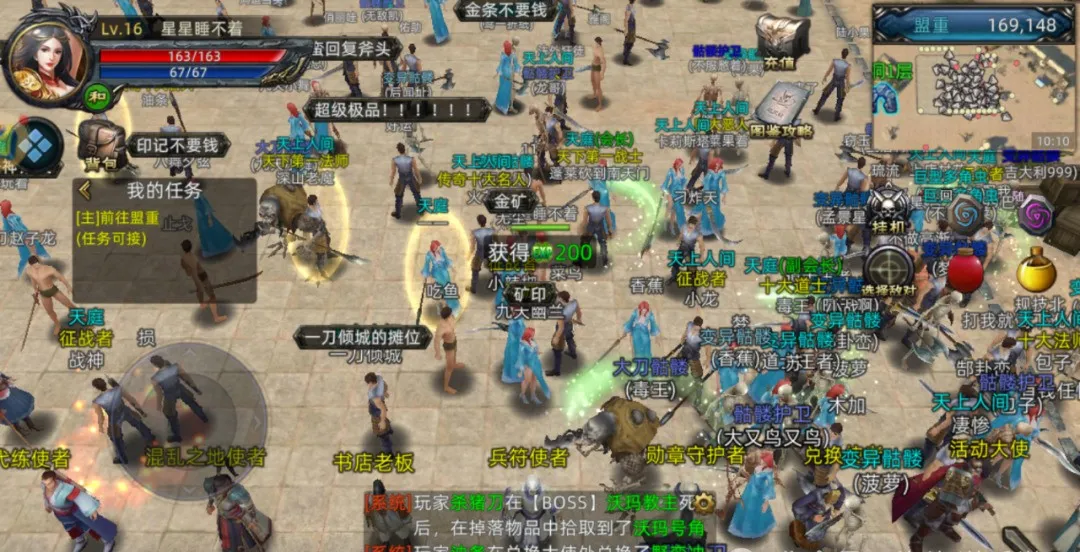
Task: Toggle the green 和 peace mode button
Action: [98, 97]
